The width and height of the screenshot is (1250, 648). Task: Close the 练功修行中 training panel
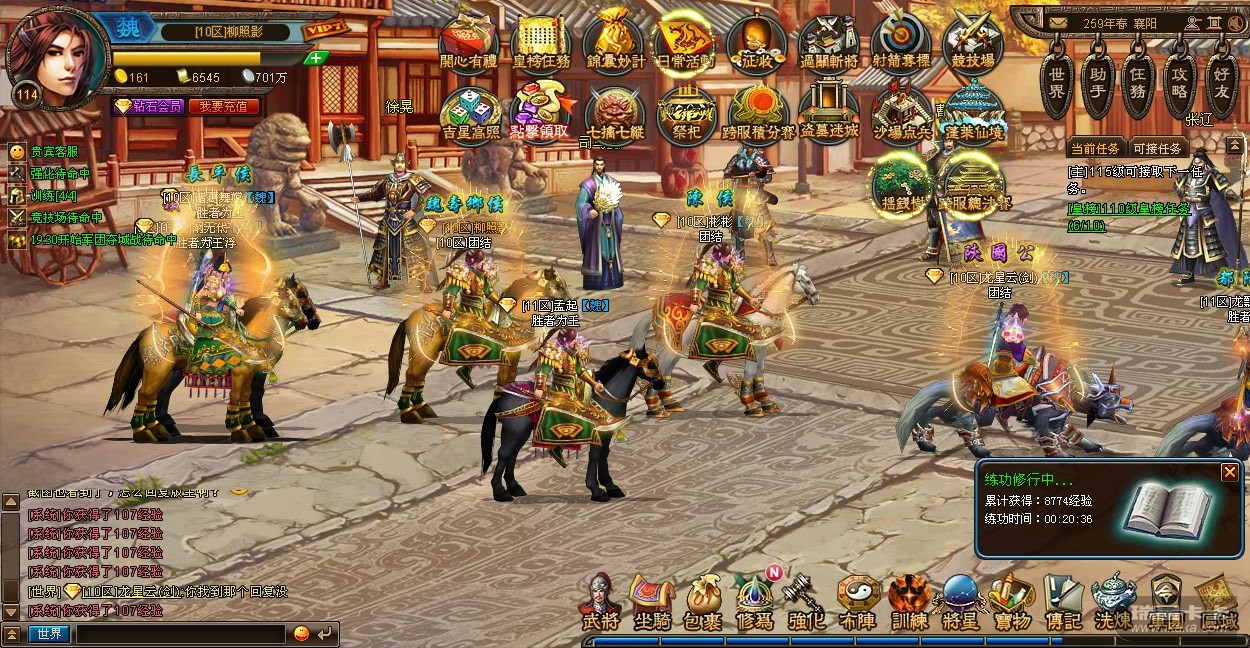click(x=1229, y=473)
